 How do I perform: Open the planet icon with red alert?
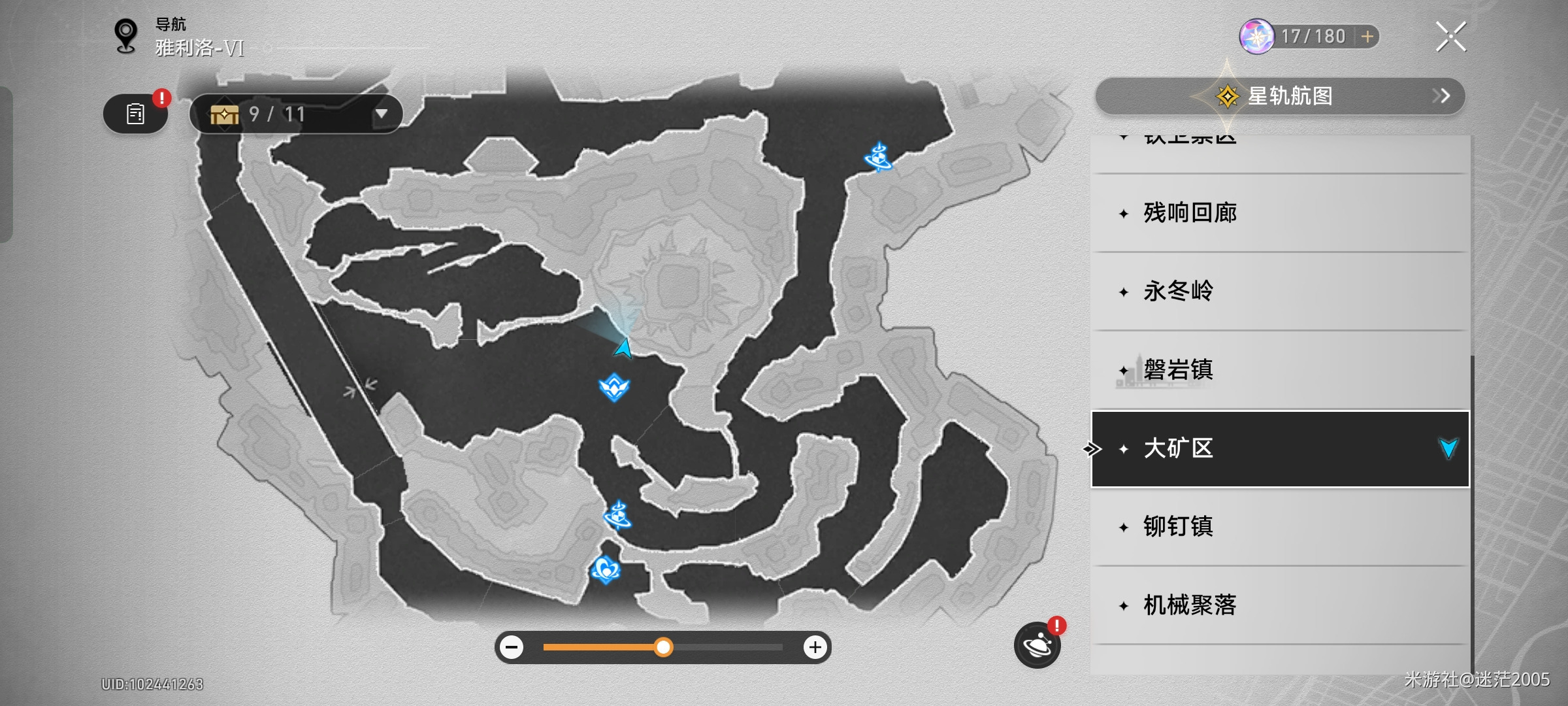pos(1037,646)
